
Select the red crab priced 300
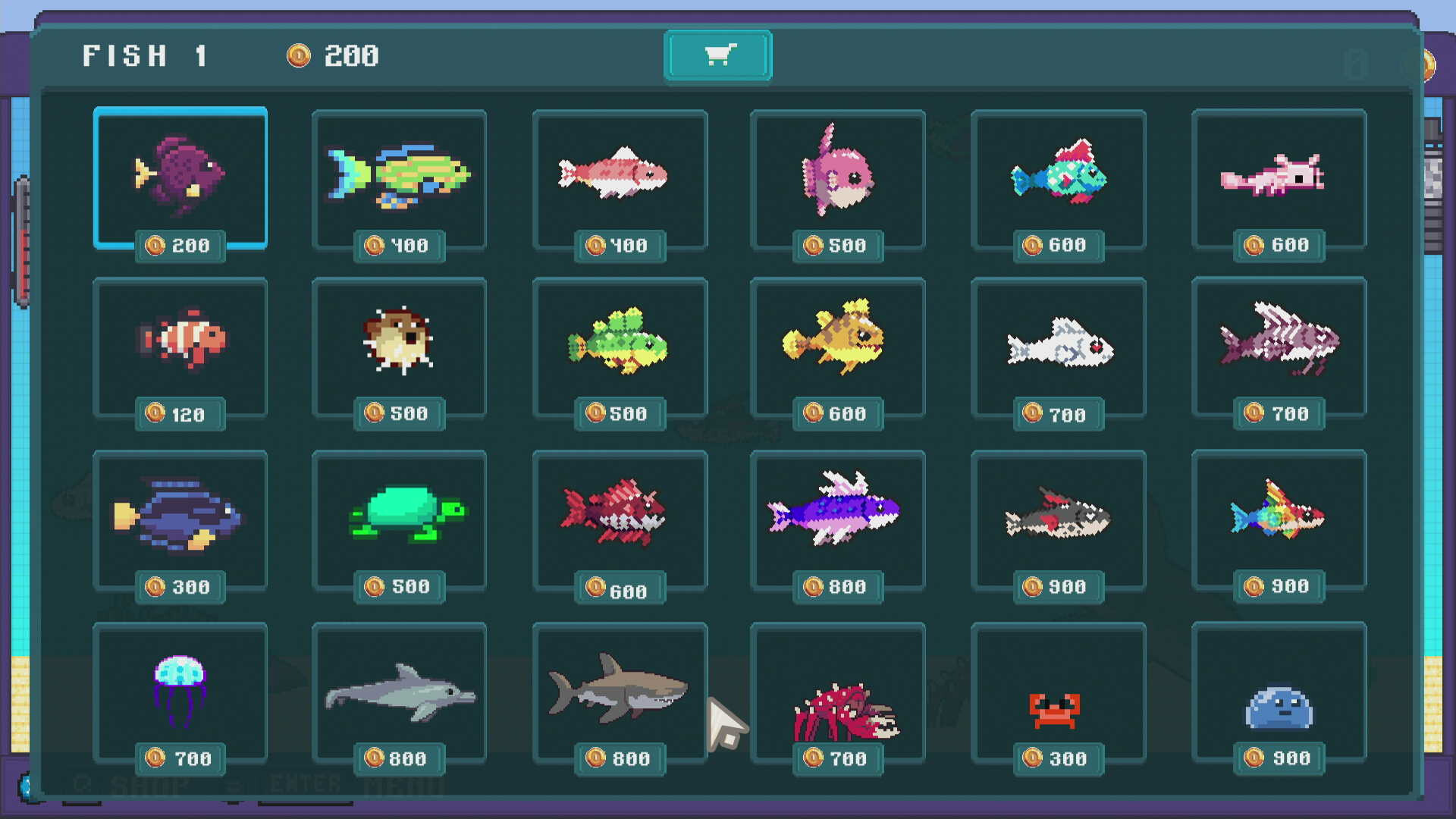pos(1058,690)
